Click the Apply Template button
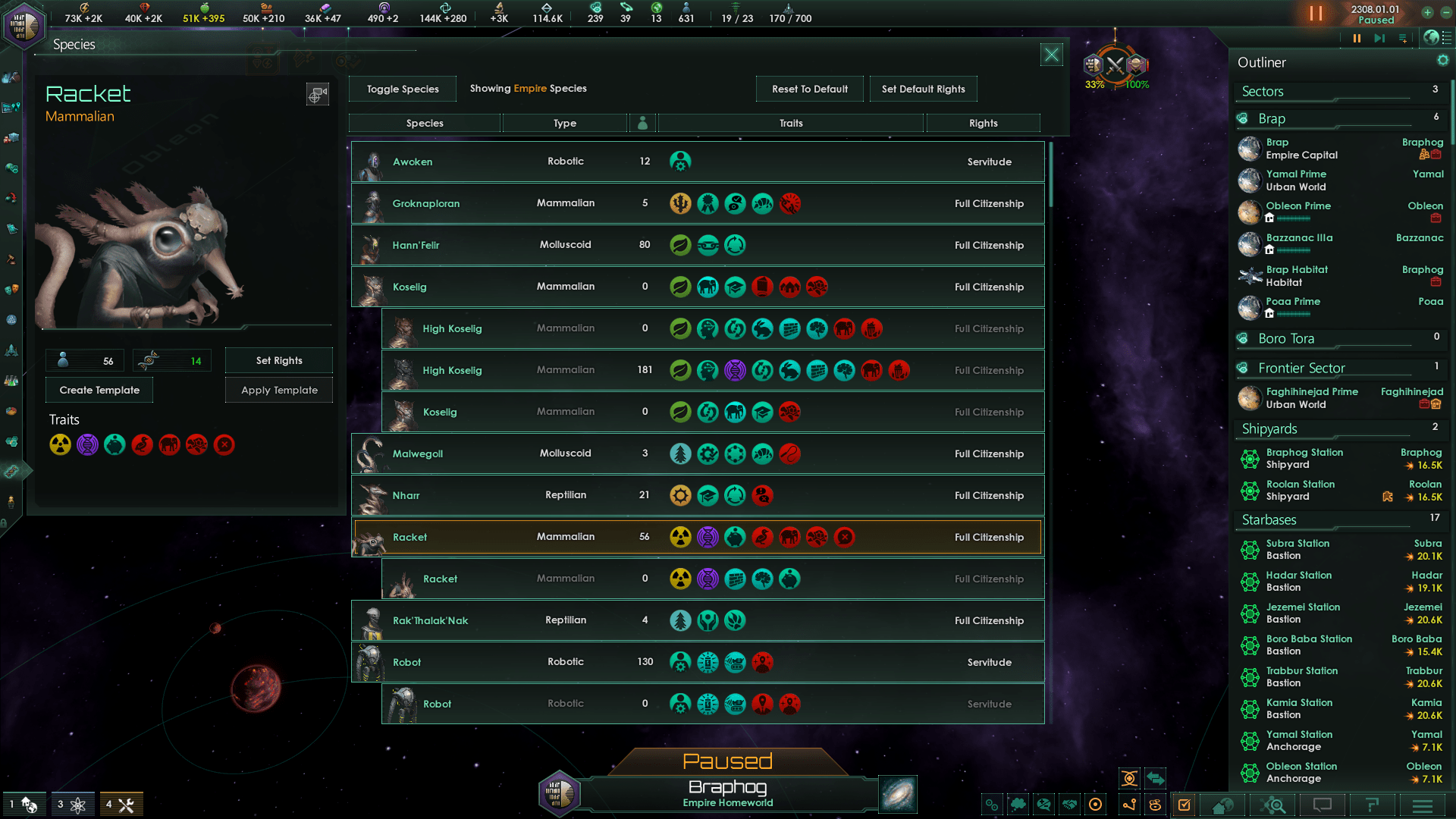 coord(279,390)
